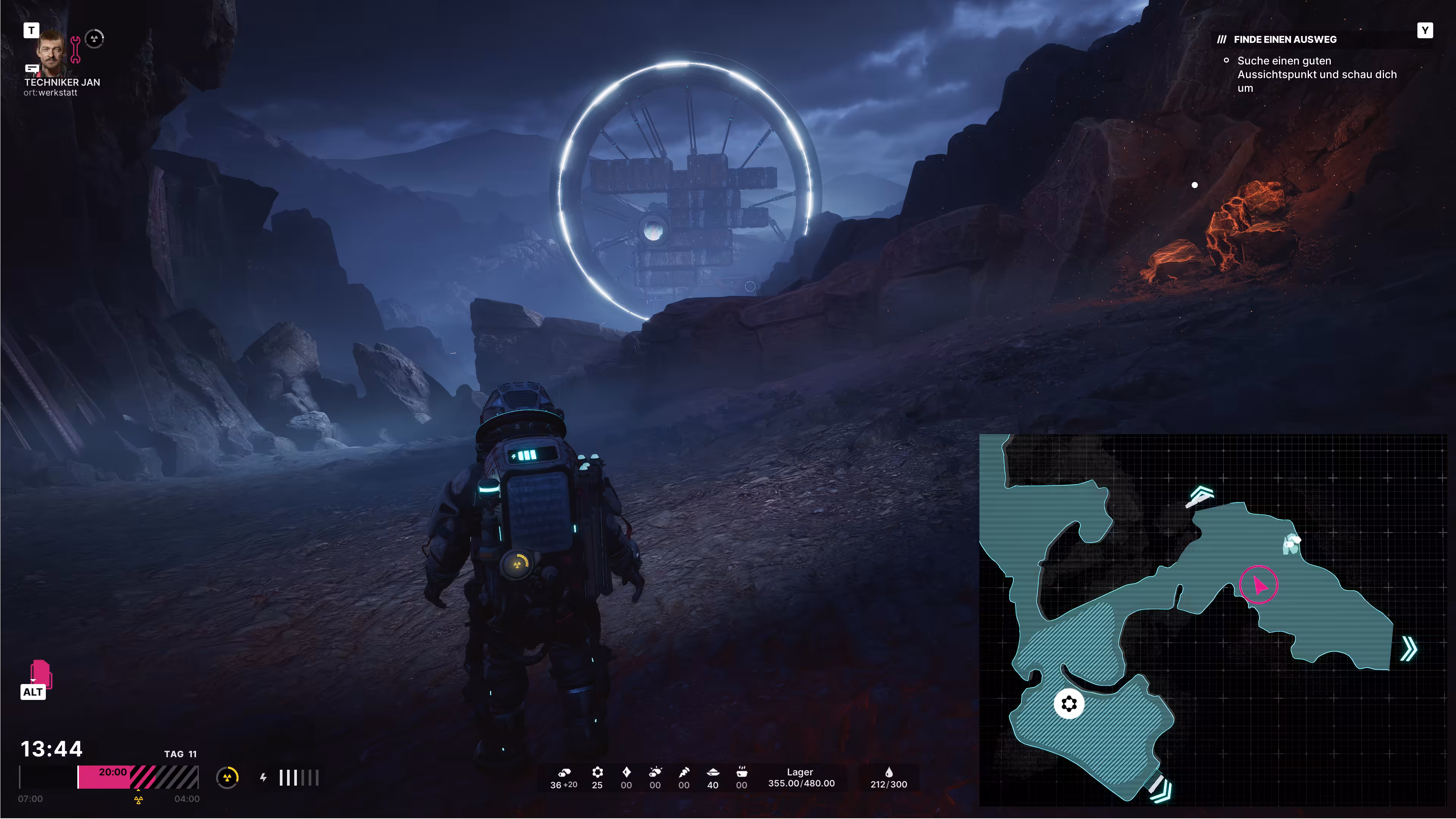Select the pink player arrow on the minimap
The width and height of the screenshot is (1456, 819).
(x=1259, y=584)
